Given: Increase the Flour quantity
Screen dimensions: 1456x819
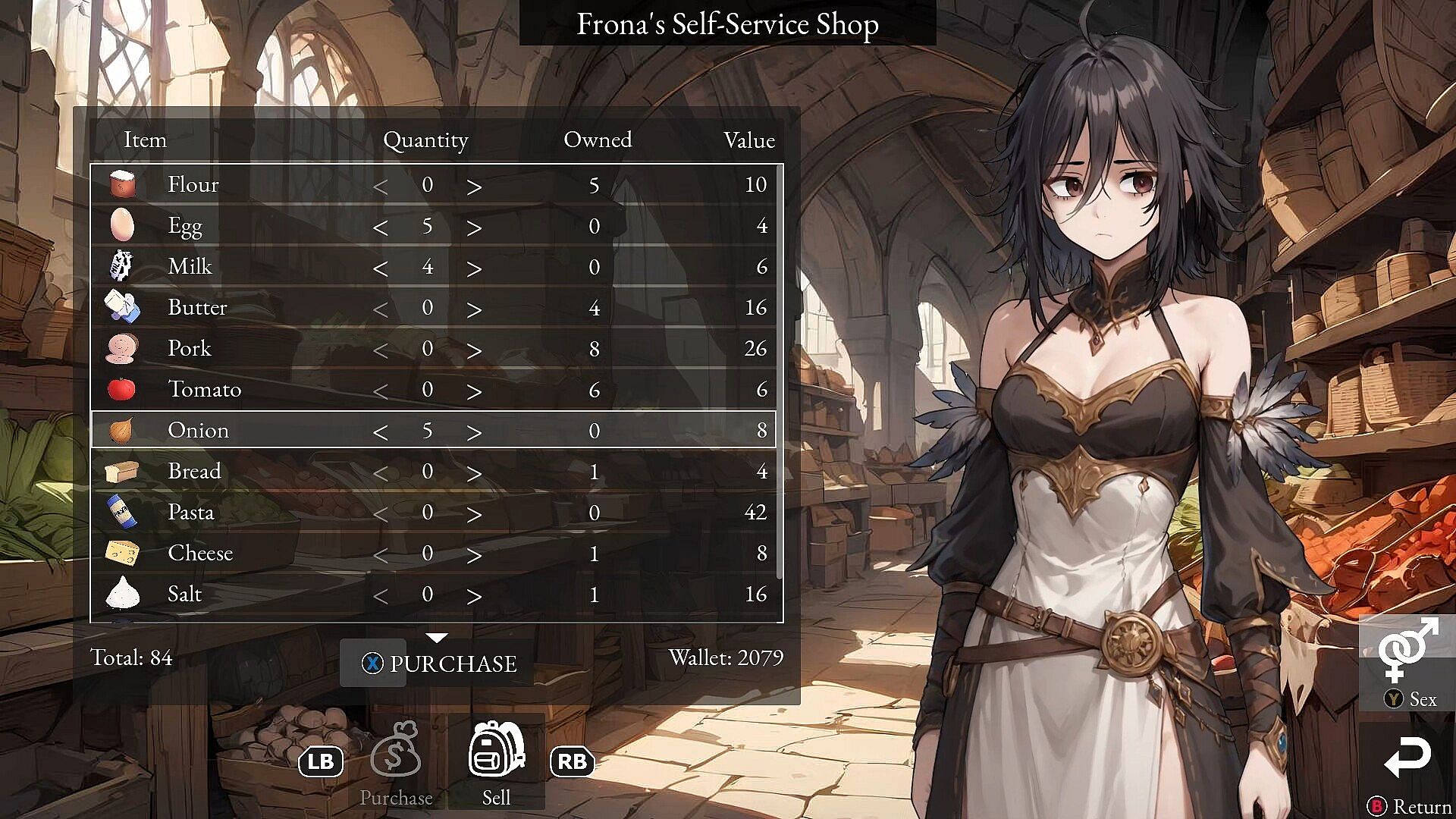Looking at the screenshot, I should point(474,186).
